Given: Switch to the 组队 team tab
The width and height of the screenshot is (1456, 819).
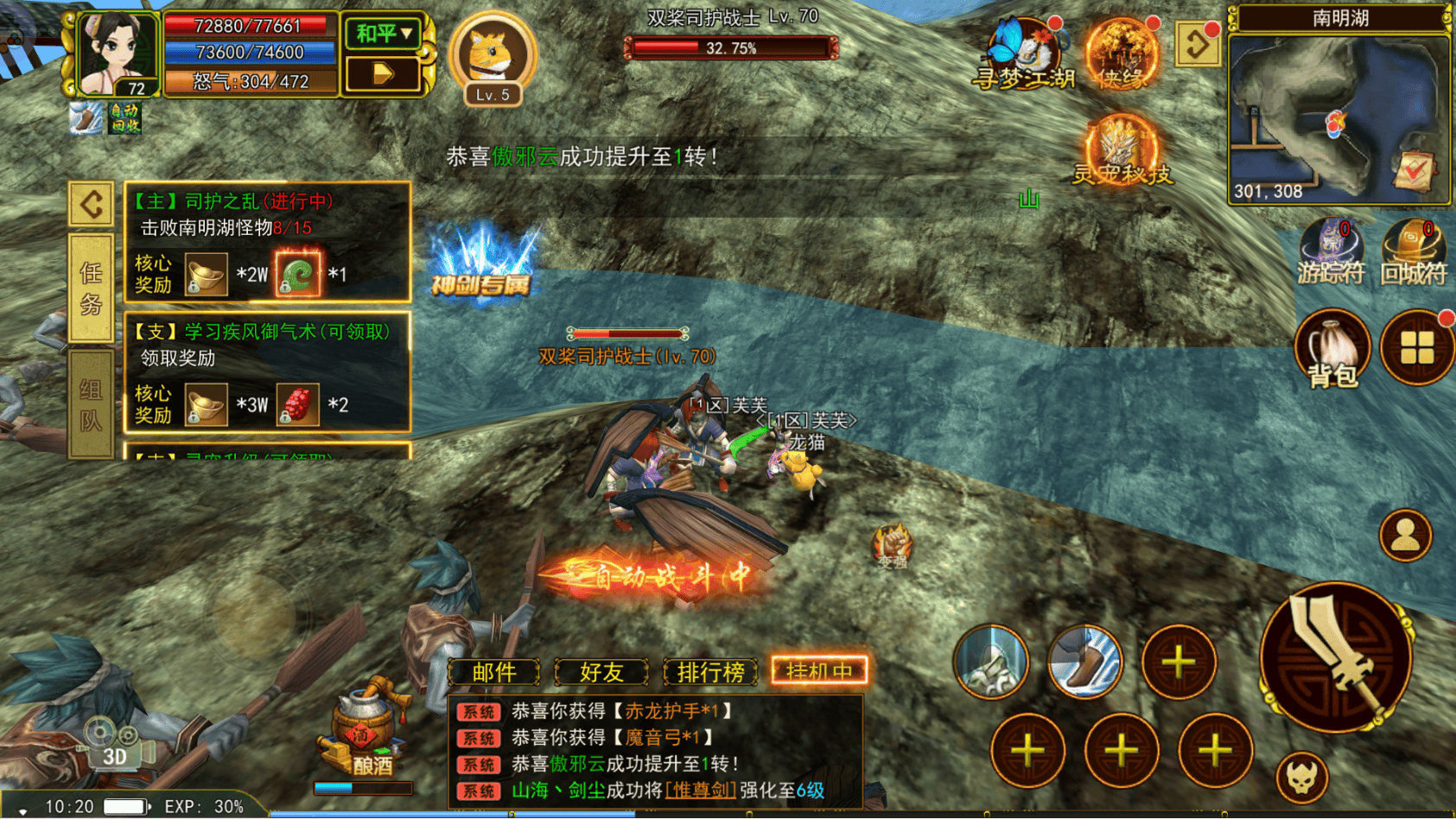Looking at the screenshot, I should point(92,403).
